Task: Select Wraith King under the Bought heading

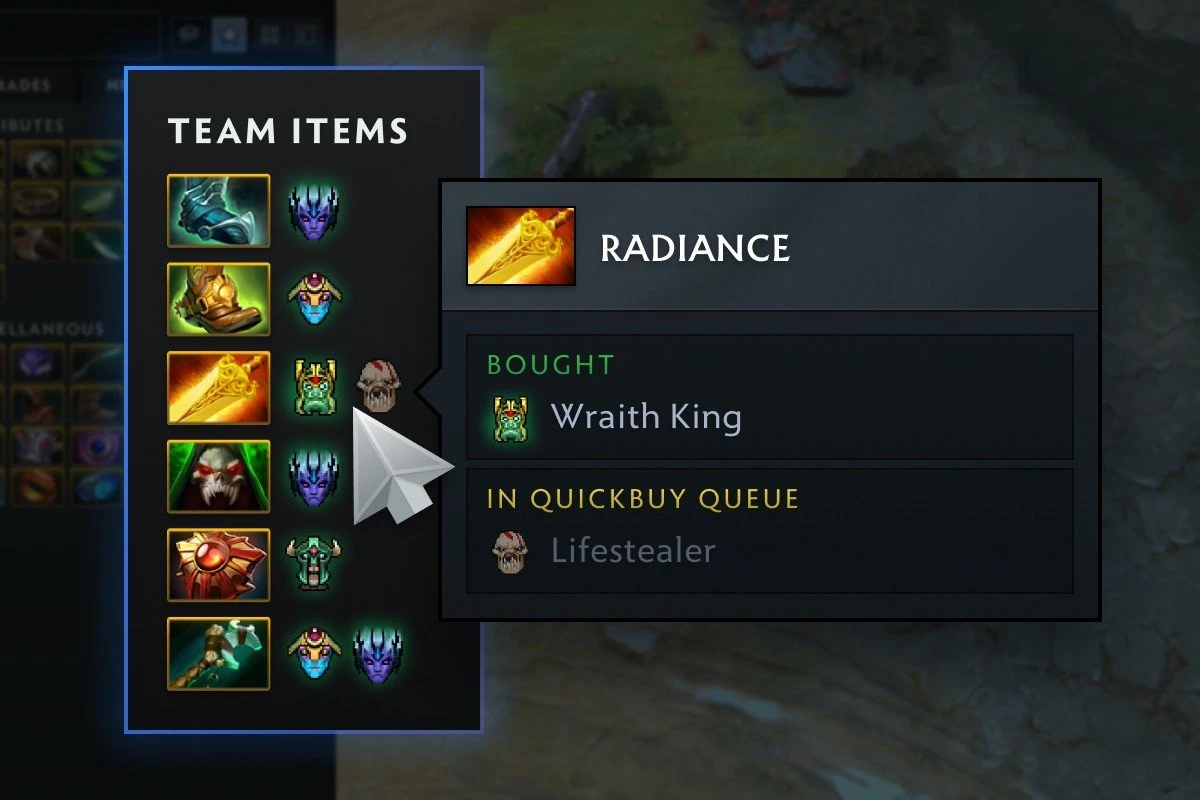Action: (646, 417)
